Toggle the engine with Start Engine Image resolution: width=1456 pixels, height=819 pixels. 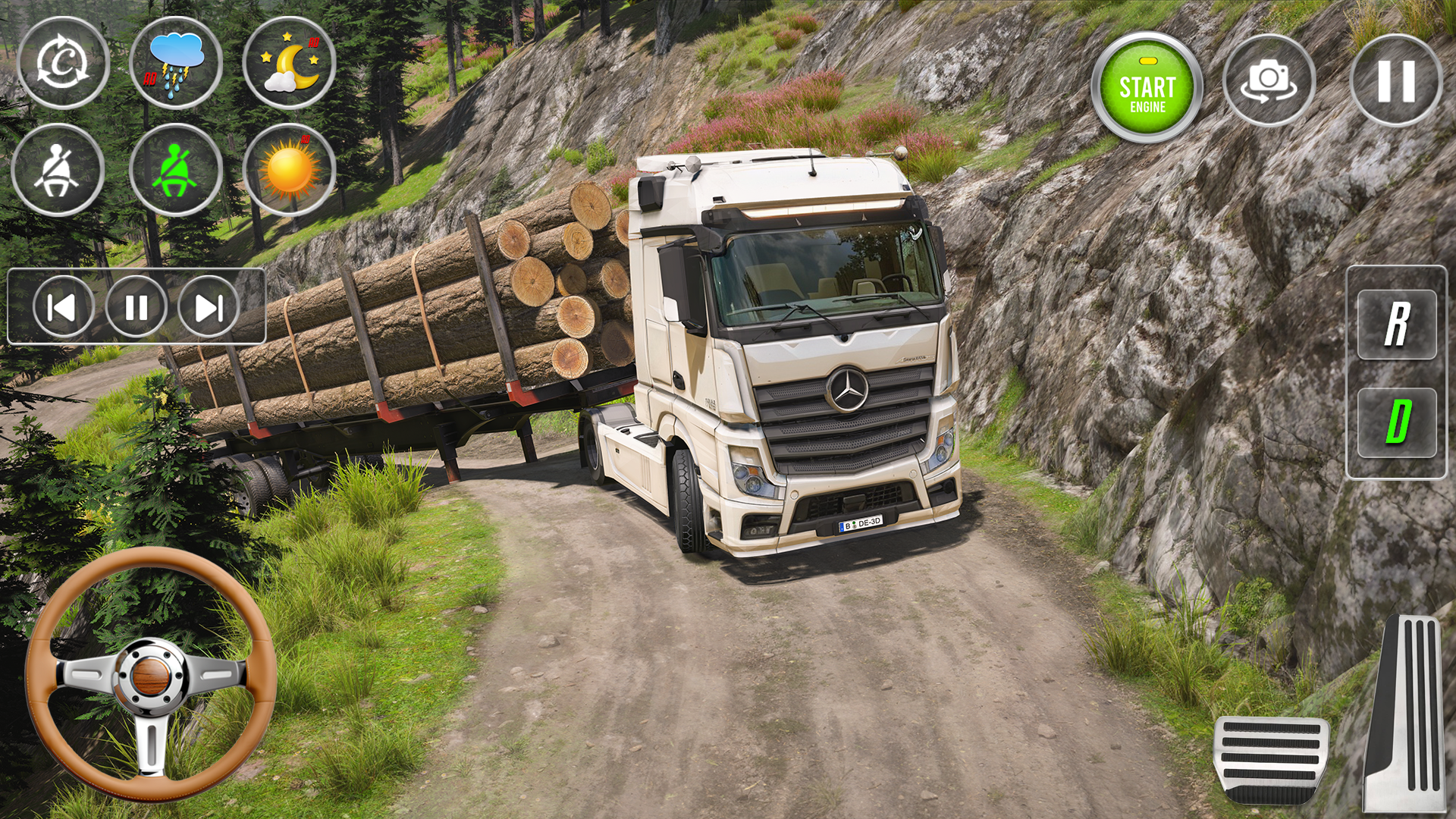1147,83
